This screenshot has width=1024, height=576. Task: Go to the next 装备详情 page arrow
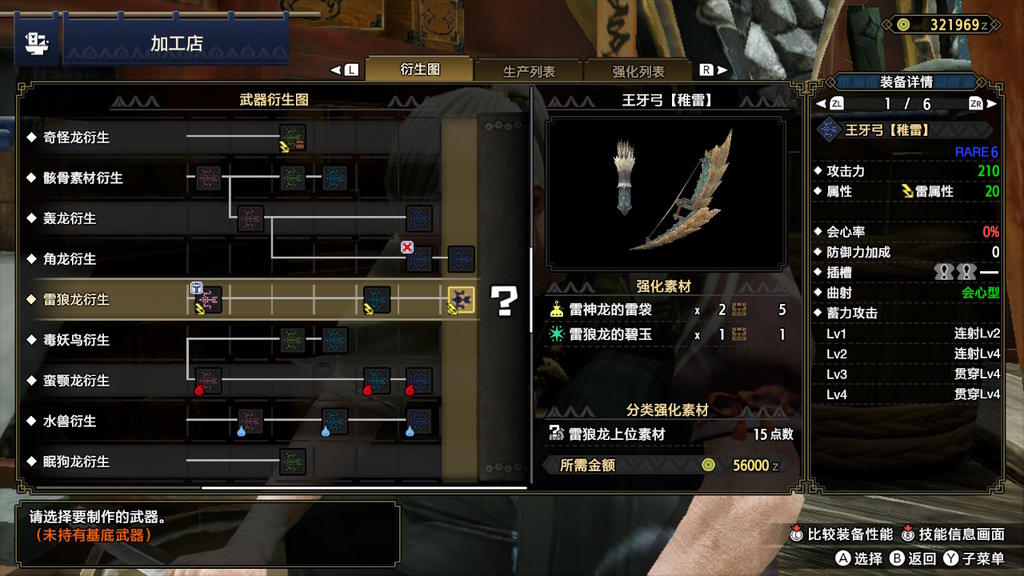pos(975,104)
